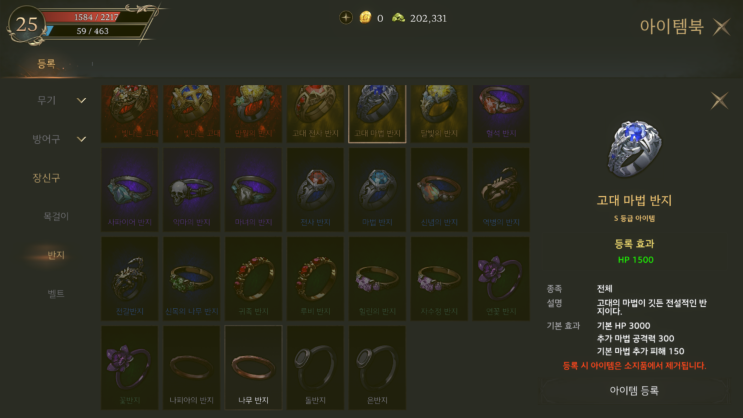Select the 반지 ring subcategory
Screen dimensions: 743x418
click(56, 255)
